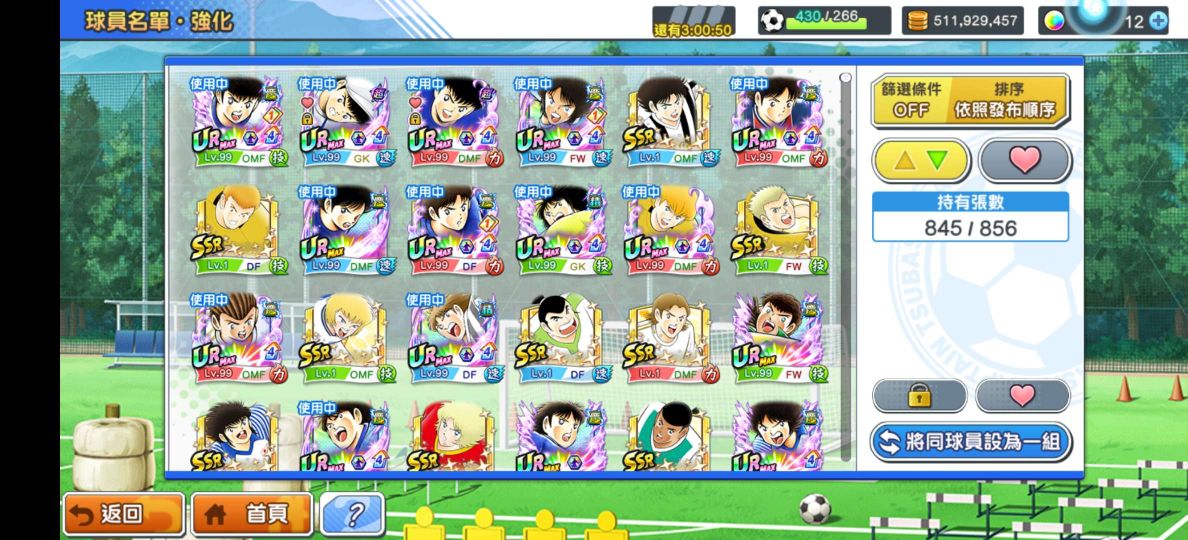Select the SSR Lv.1 DF 速 card
The height and width of the screenshot is (540, 1188).
[561, 337]
